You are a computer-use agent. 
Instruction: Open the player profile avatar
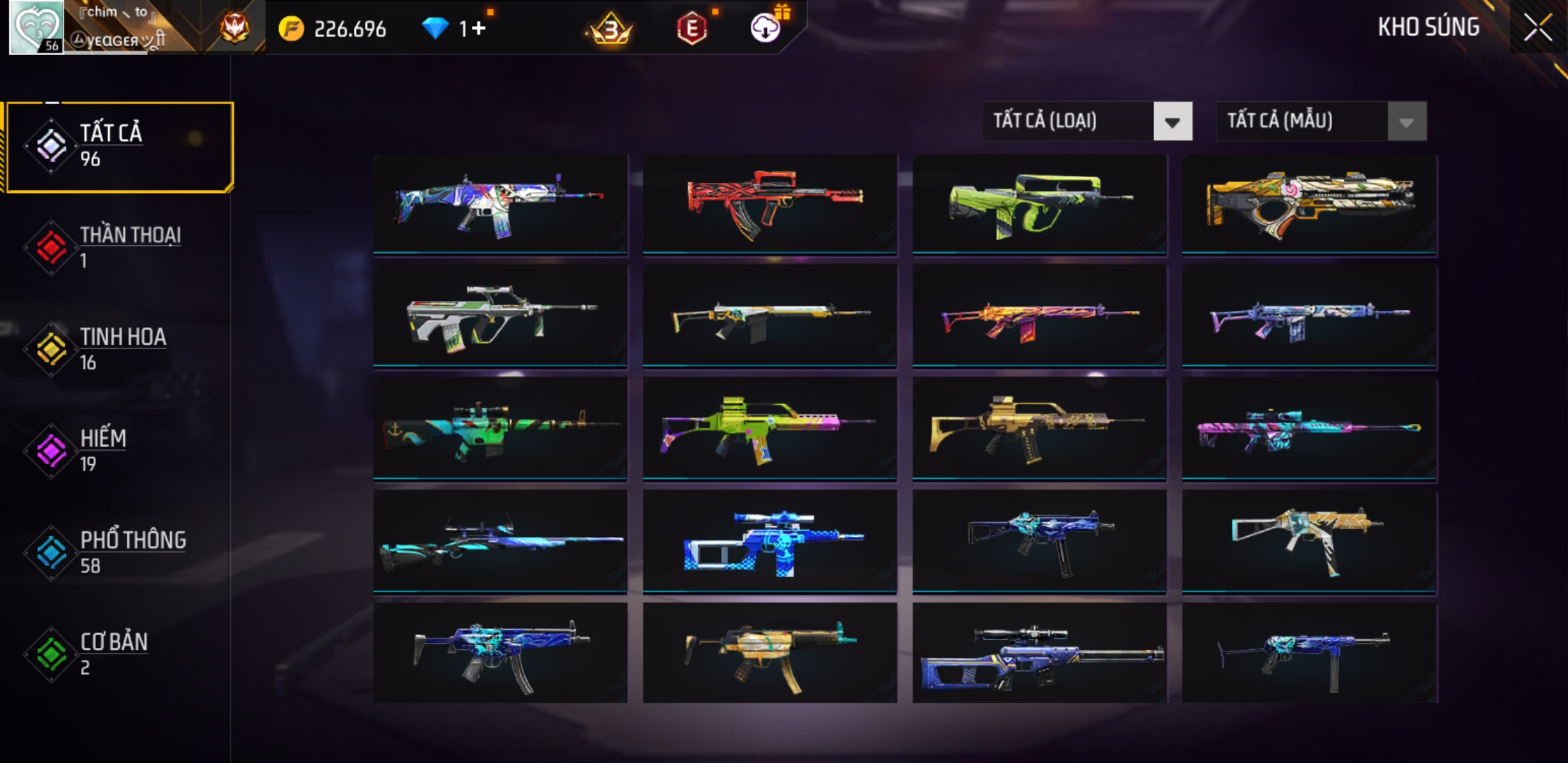click(36, 28)
